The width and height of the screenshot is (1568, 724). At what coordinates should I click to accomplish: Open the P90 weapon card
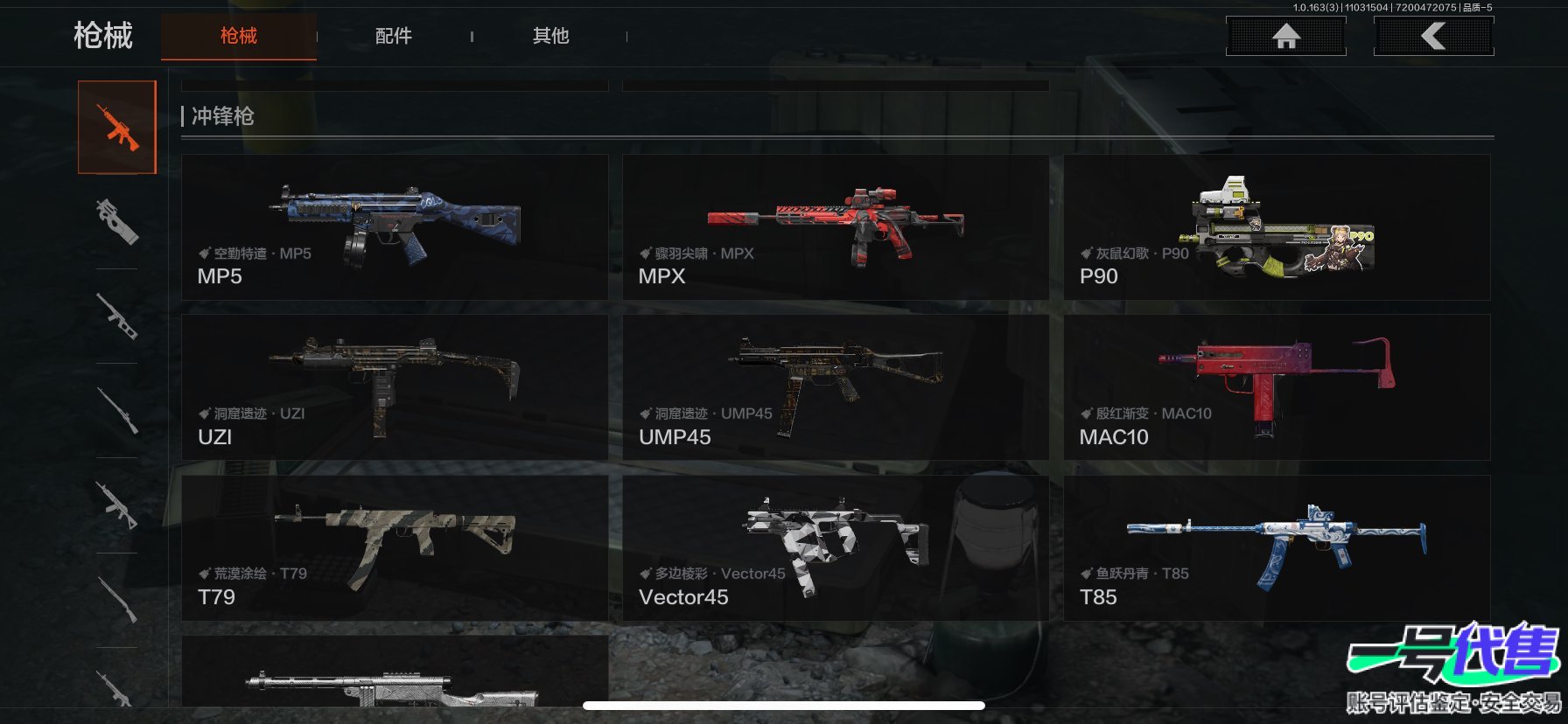1277,228
